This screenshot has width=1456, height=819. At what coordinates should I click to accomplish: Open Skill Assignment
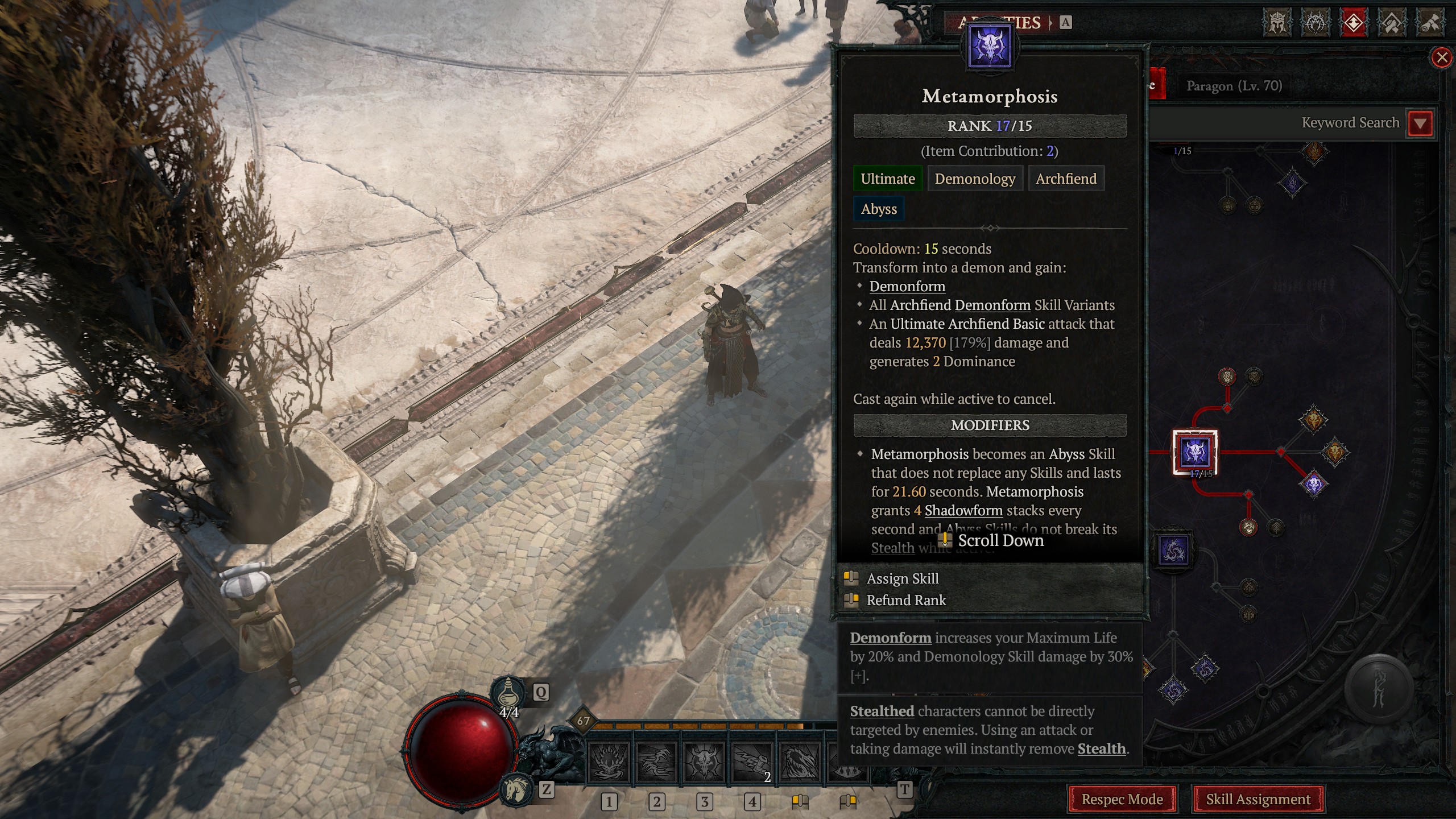[x=1260, y=799]
